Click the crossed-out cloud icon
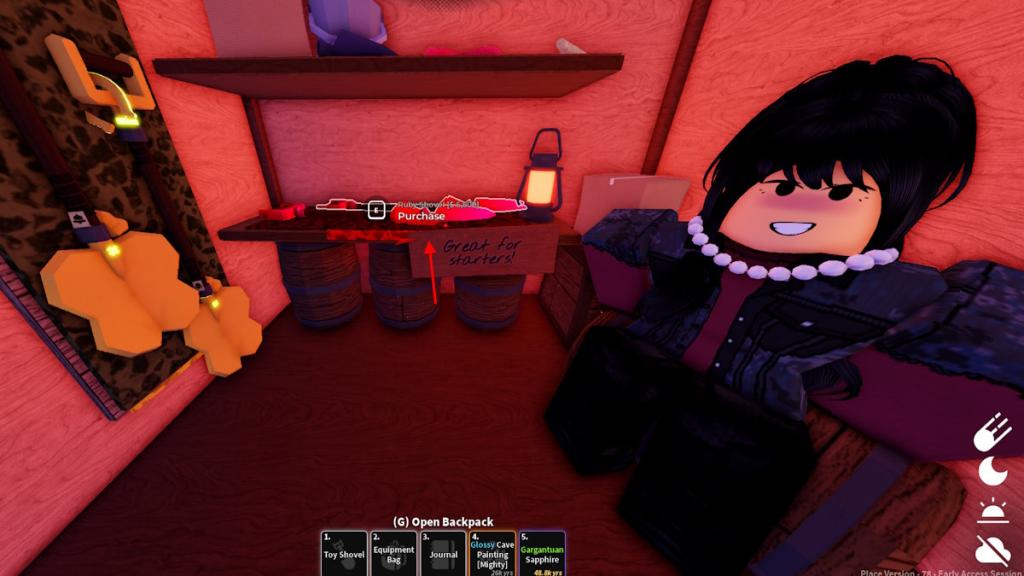 coord(992,549)
